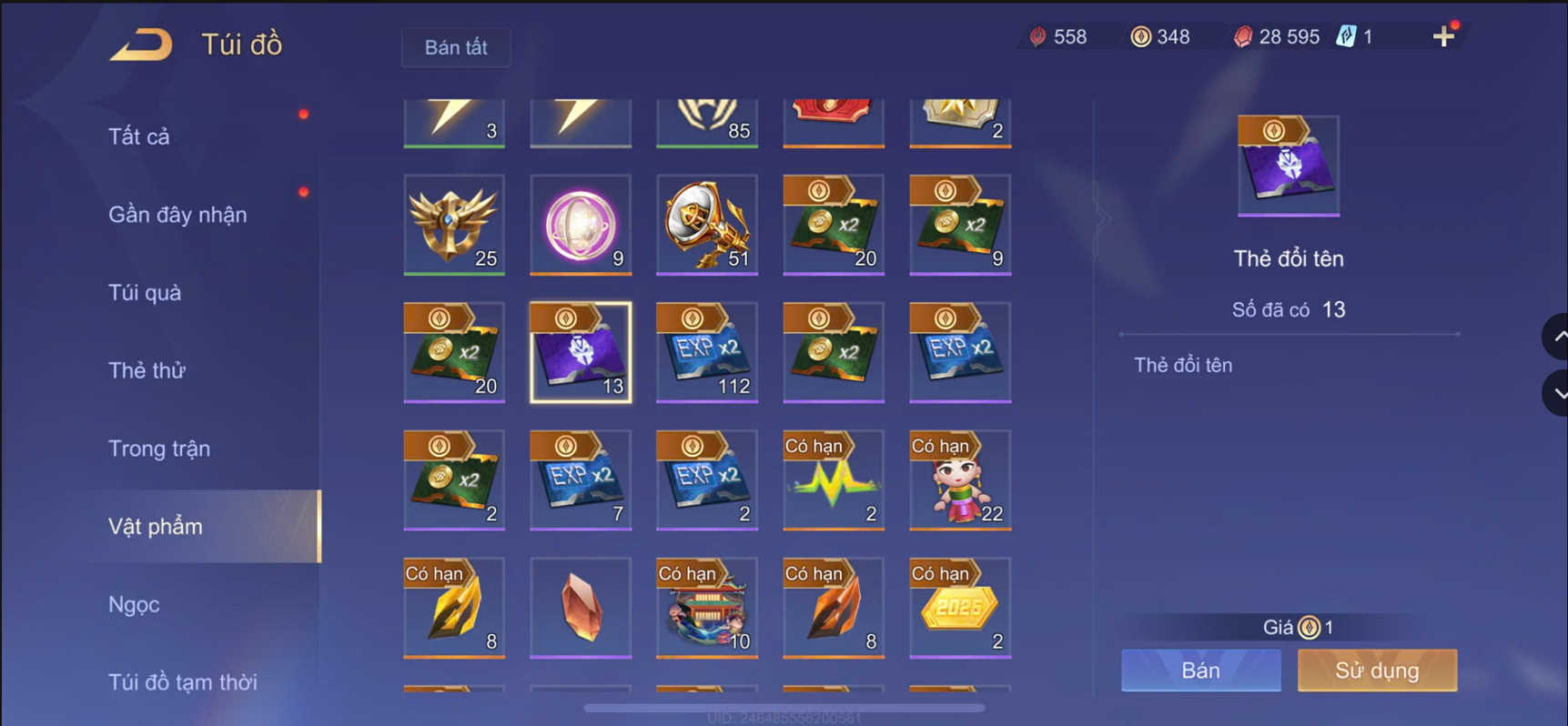
Task: Click the red gem currency icon showing 558
Action: pyautogui.click(x=1038, y=36)
